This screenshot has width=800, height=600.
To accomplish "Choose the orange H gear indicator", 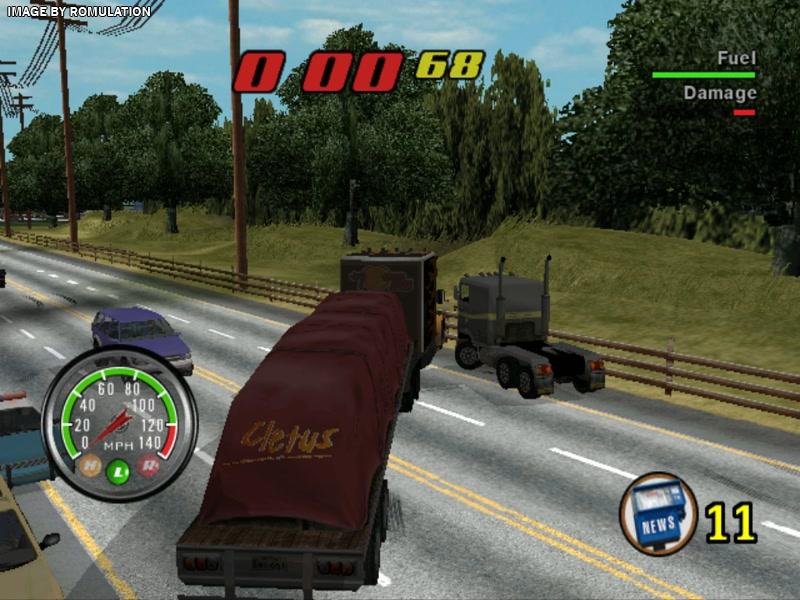I will 90,464.
